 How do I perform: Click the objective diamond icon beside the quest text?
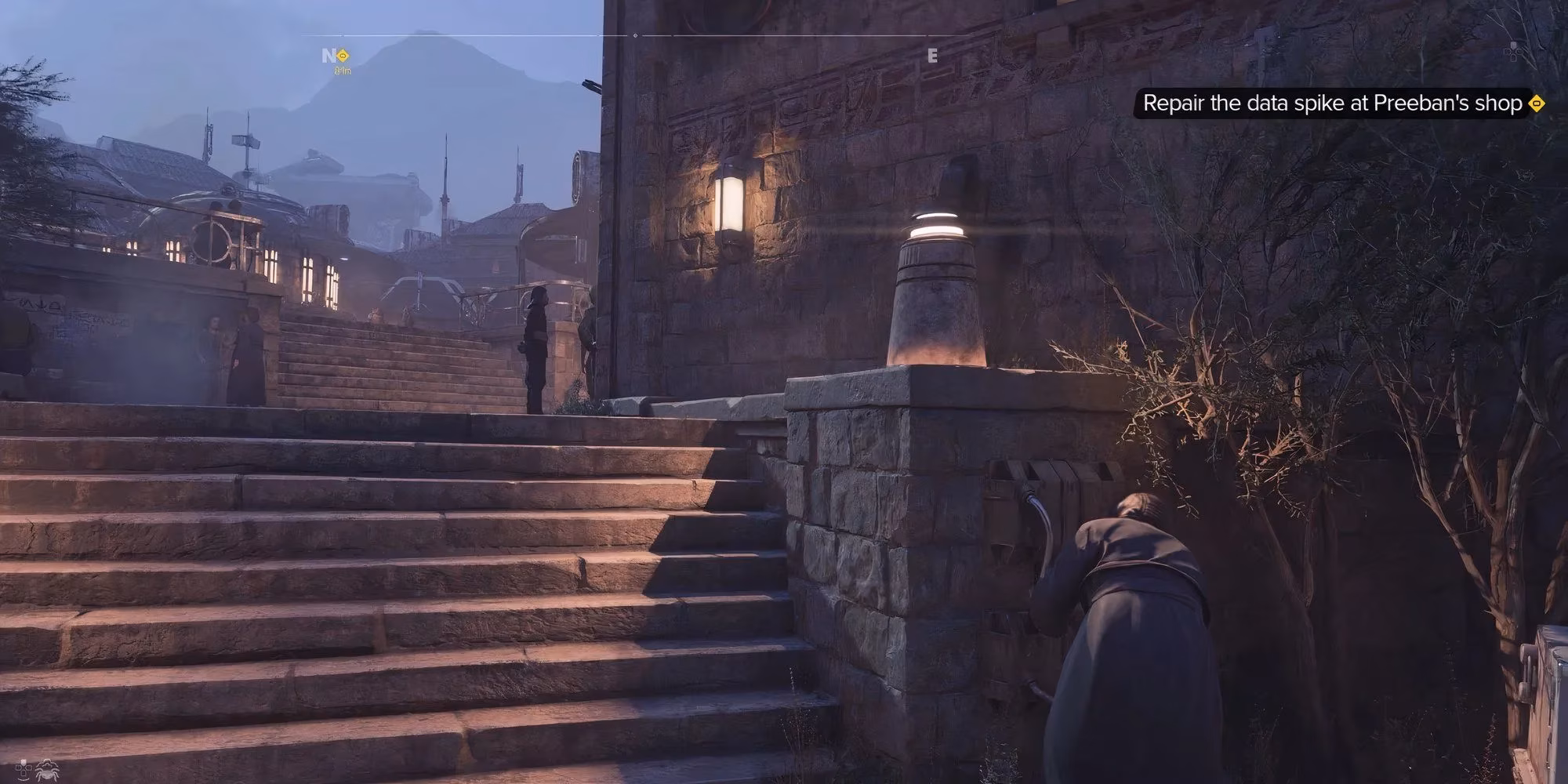coord(1535,101)
